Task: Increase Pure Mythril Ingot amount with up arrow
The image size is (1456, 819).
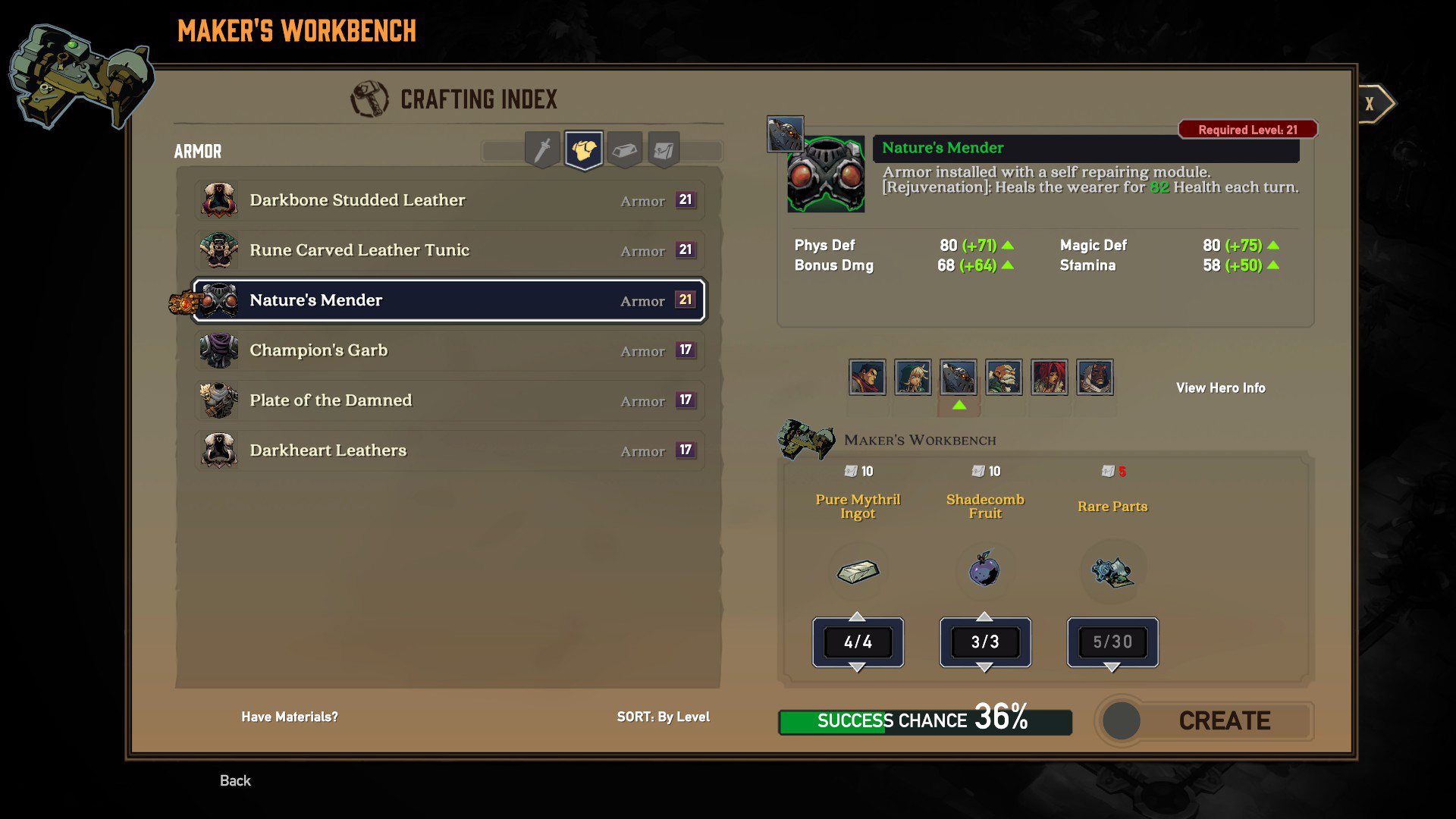Action: (858, 616)
